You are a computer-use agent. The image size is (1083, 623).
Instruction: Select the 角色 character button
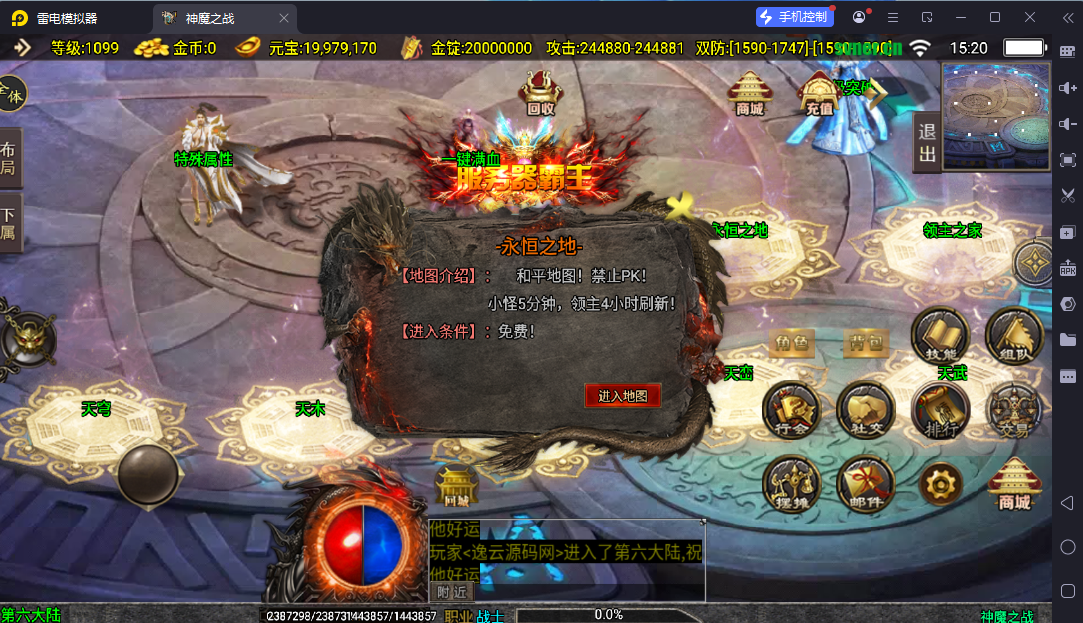792,344
